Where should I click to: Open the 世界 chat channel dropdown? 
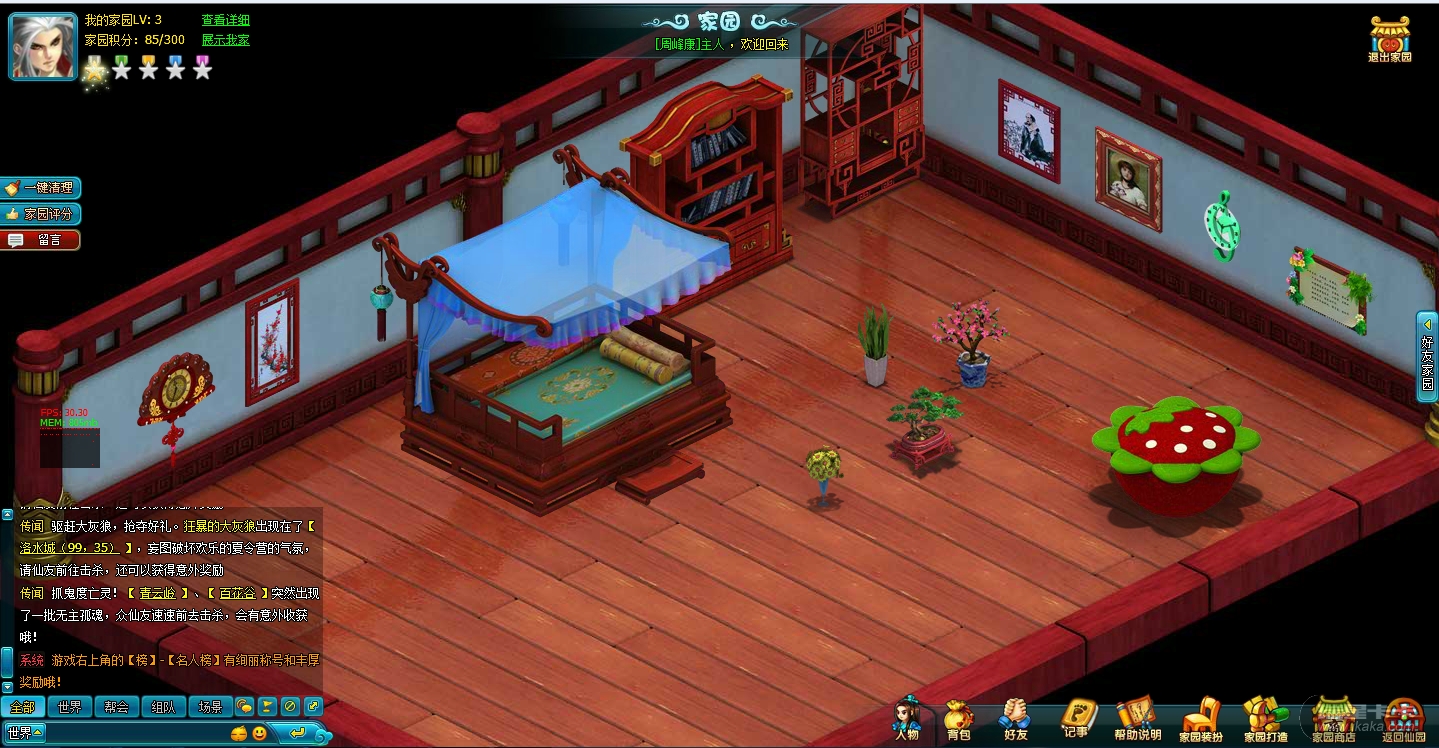click(25, 733)
